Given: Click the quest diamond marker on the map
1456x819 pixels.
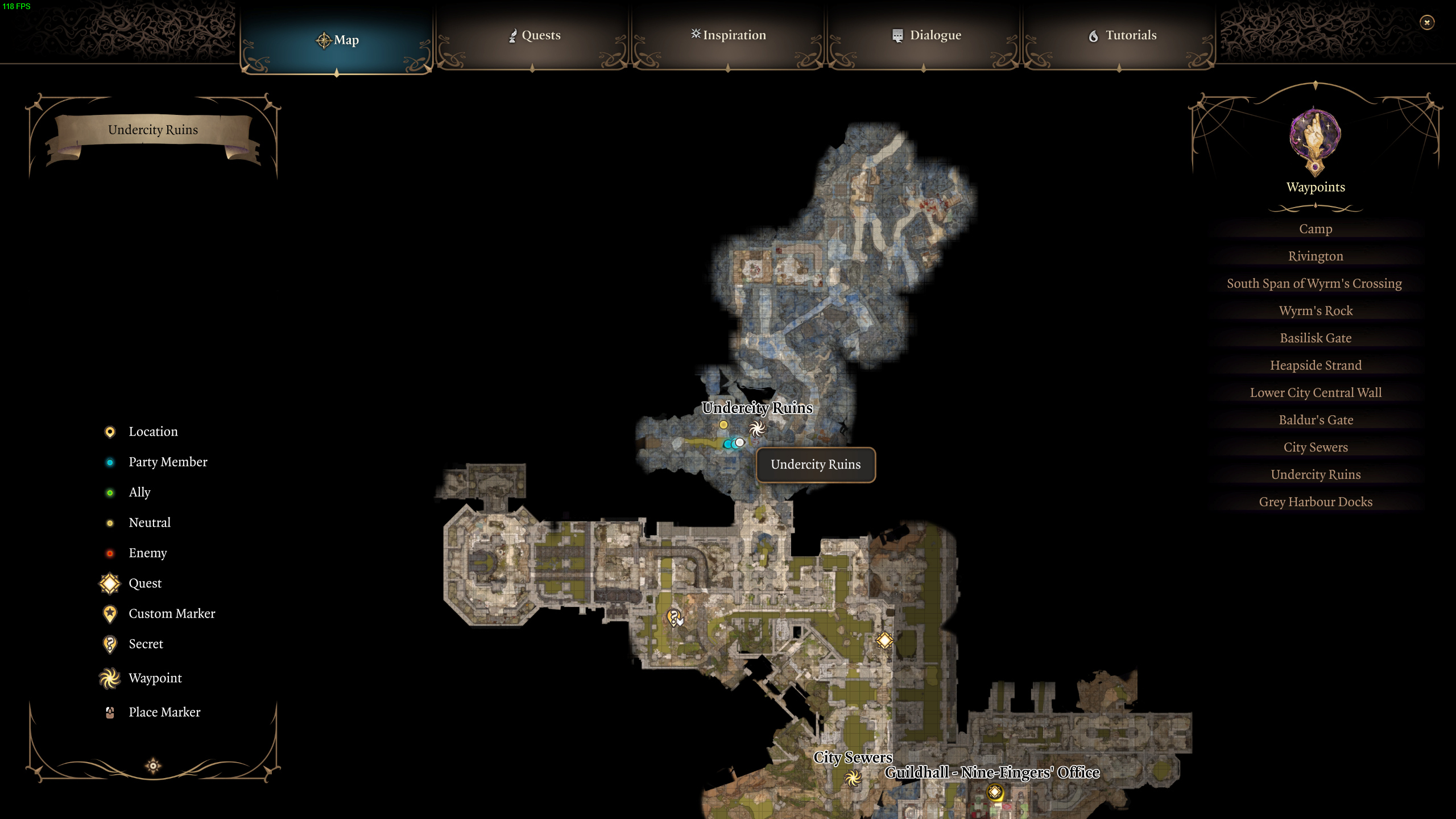Looking at the screenshot, I should (x=884, y=642).
